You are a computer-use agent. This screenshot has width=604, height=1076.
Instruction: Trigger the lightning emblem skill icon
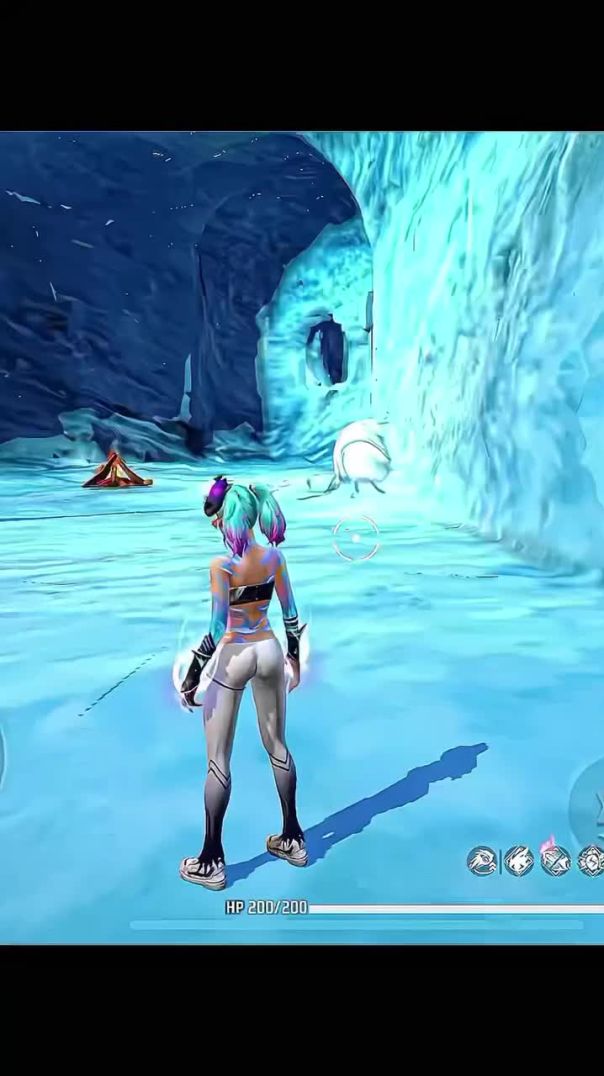click(x=591, y=860)
